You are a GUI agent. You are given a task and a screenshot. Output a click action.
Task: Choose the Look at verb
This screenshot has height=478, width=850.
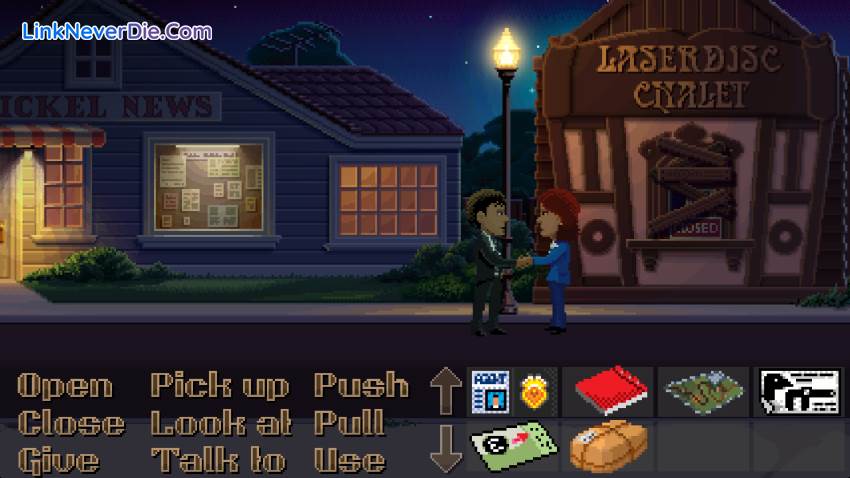tap(221, 423)
